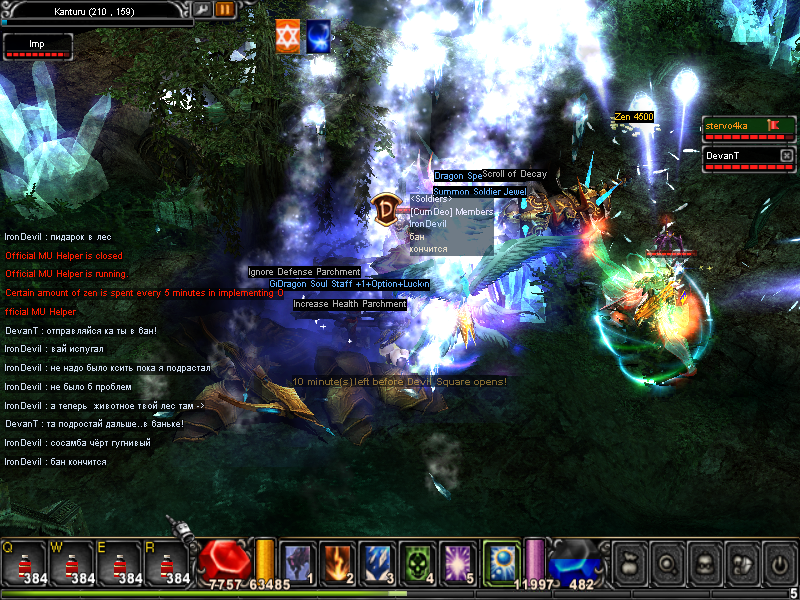The image size is (800, 600).
Task: Select the orange hexagram buff icon
Action: pyautogui.click(x=288, y=35)
